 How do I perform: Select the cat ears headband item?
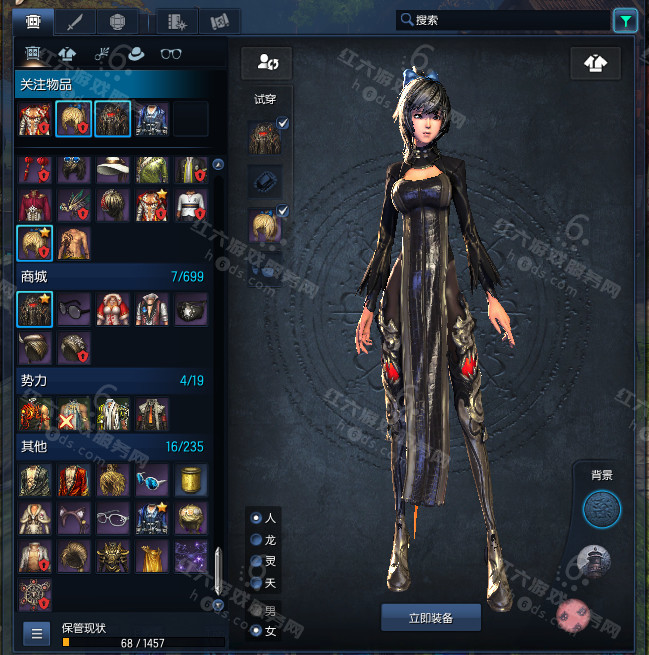coord(73,518)
